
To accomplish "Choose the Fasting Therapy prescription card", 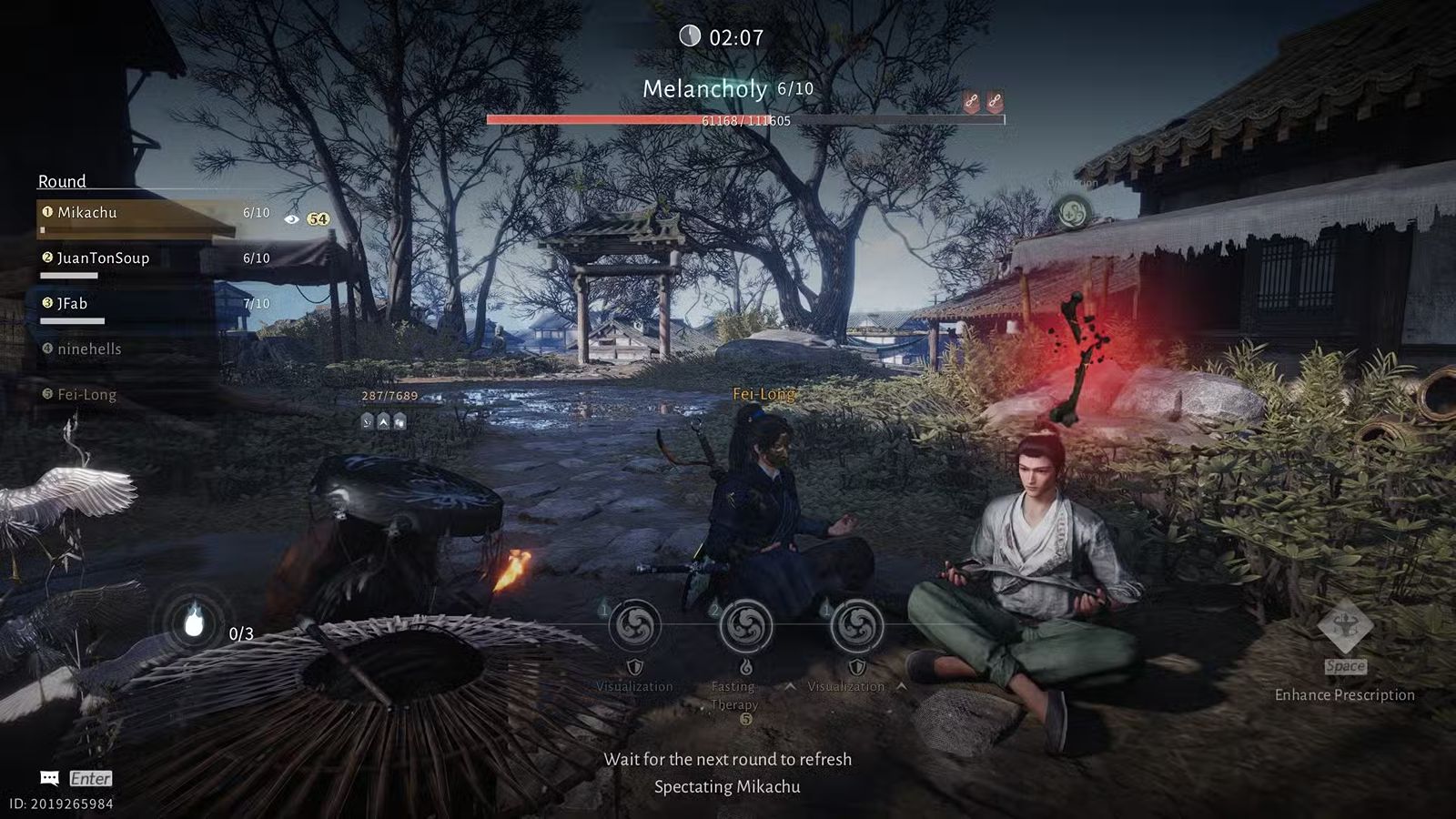I will click(x=746, y=627).
